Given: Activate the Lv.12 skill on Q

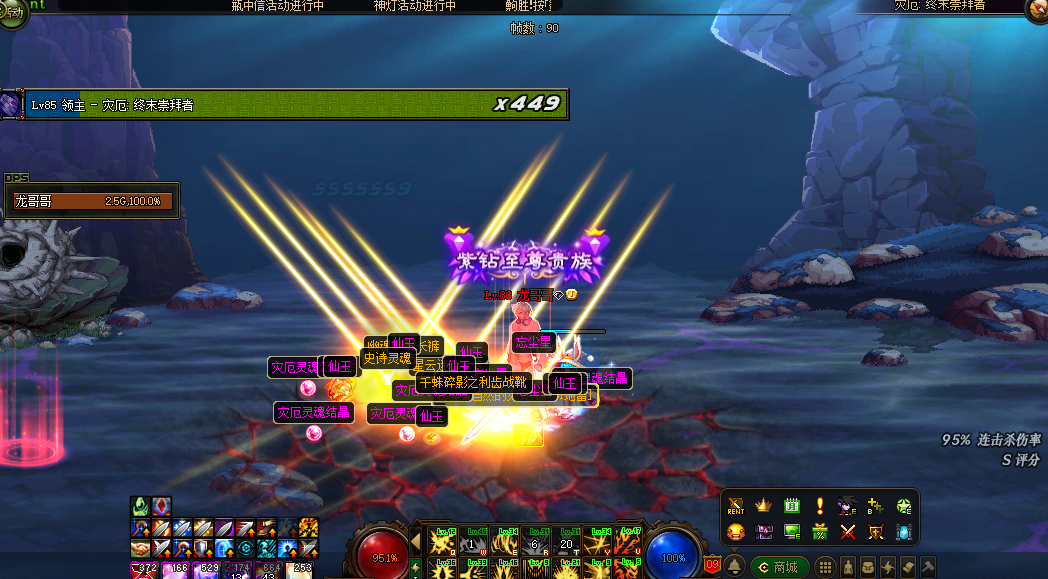Looking at the screenshot, I should coord(443,542).
